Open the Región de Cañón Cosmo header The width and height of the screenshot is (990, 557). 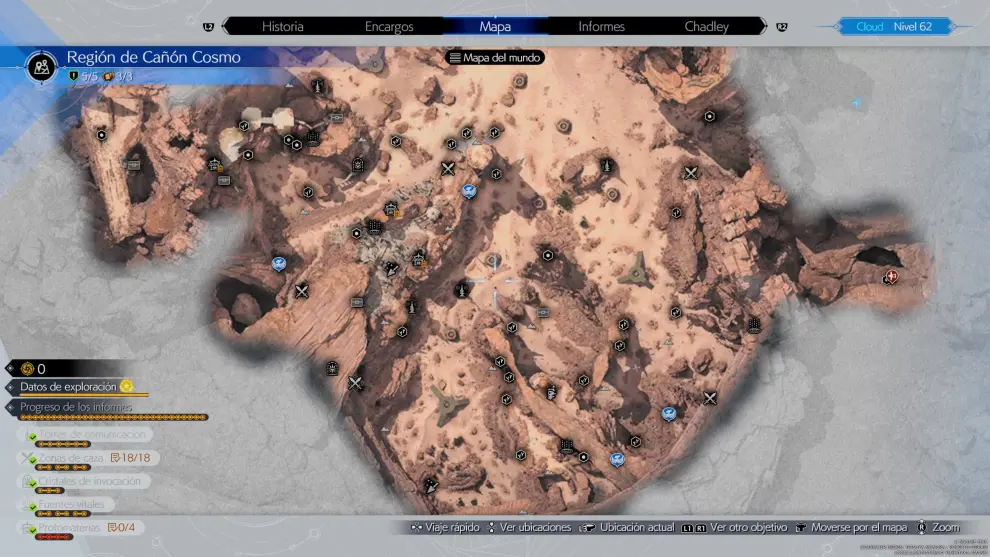pos(153,58)
